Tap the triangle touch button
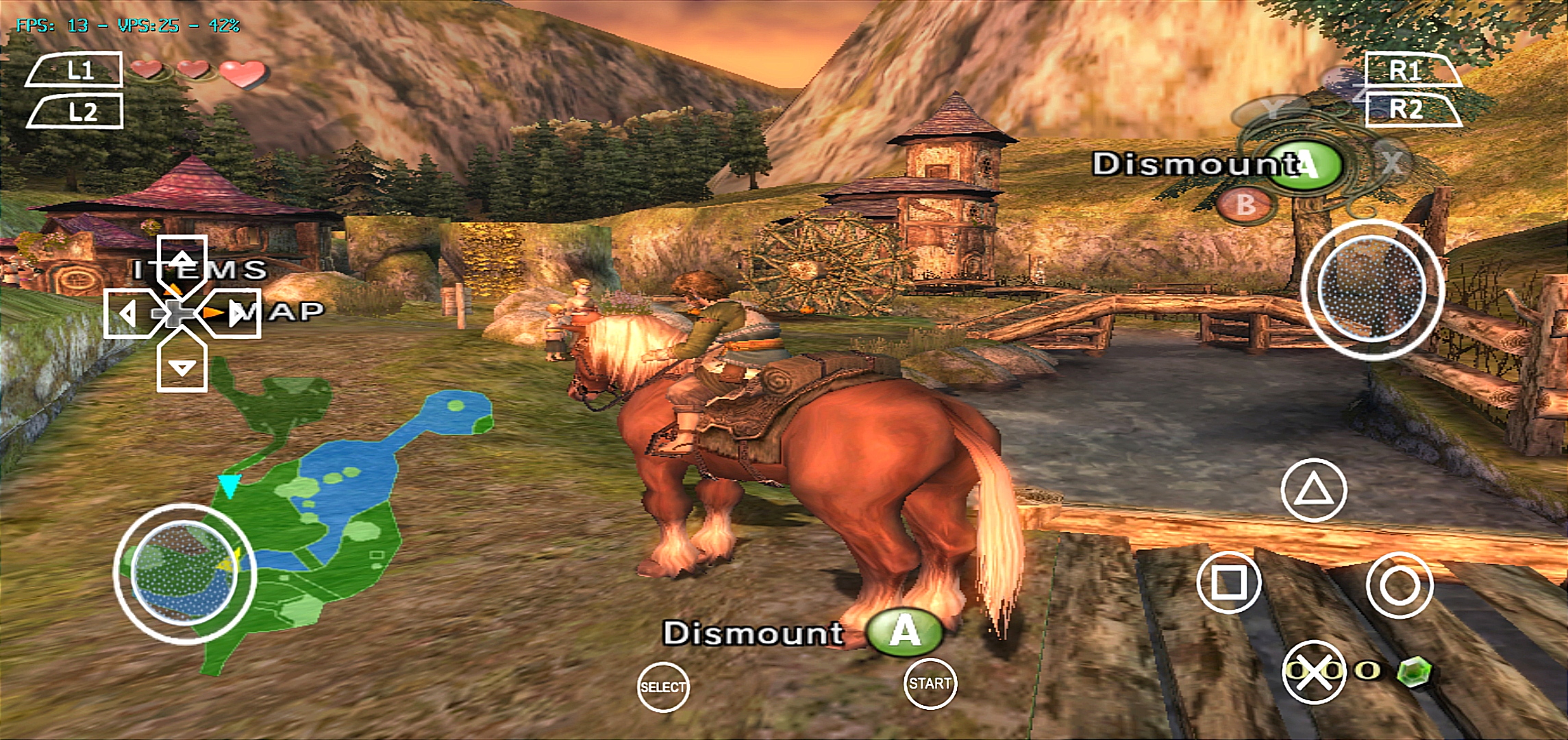This screenshot has width=1568, height=740. [1313, 491]
